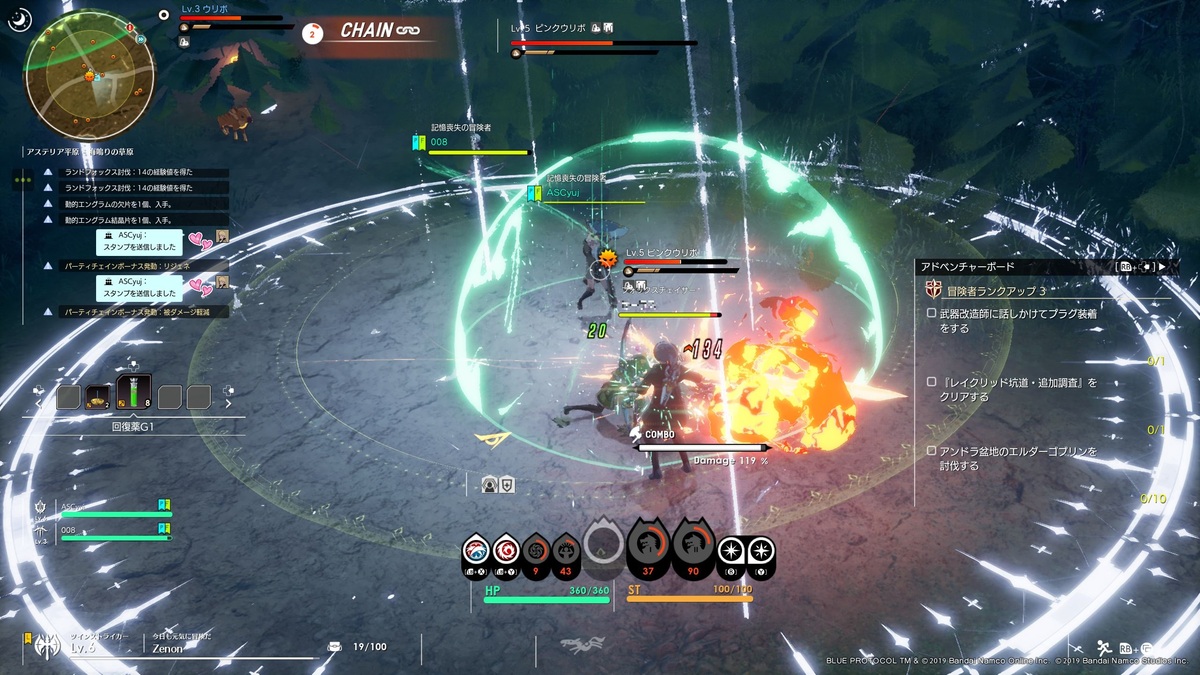Use the flexing figure skill showing 43
This screenshot has width=1200, height=675.
pyautogui.click(x=566, y=551)
